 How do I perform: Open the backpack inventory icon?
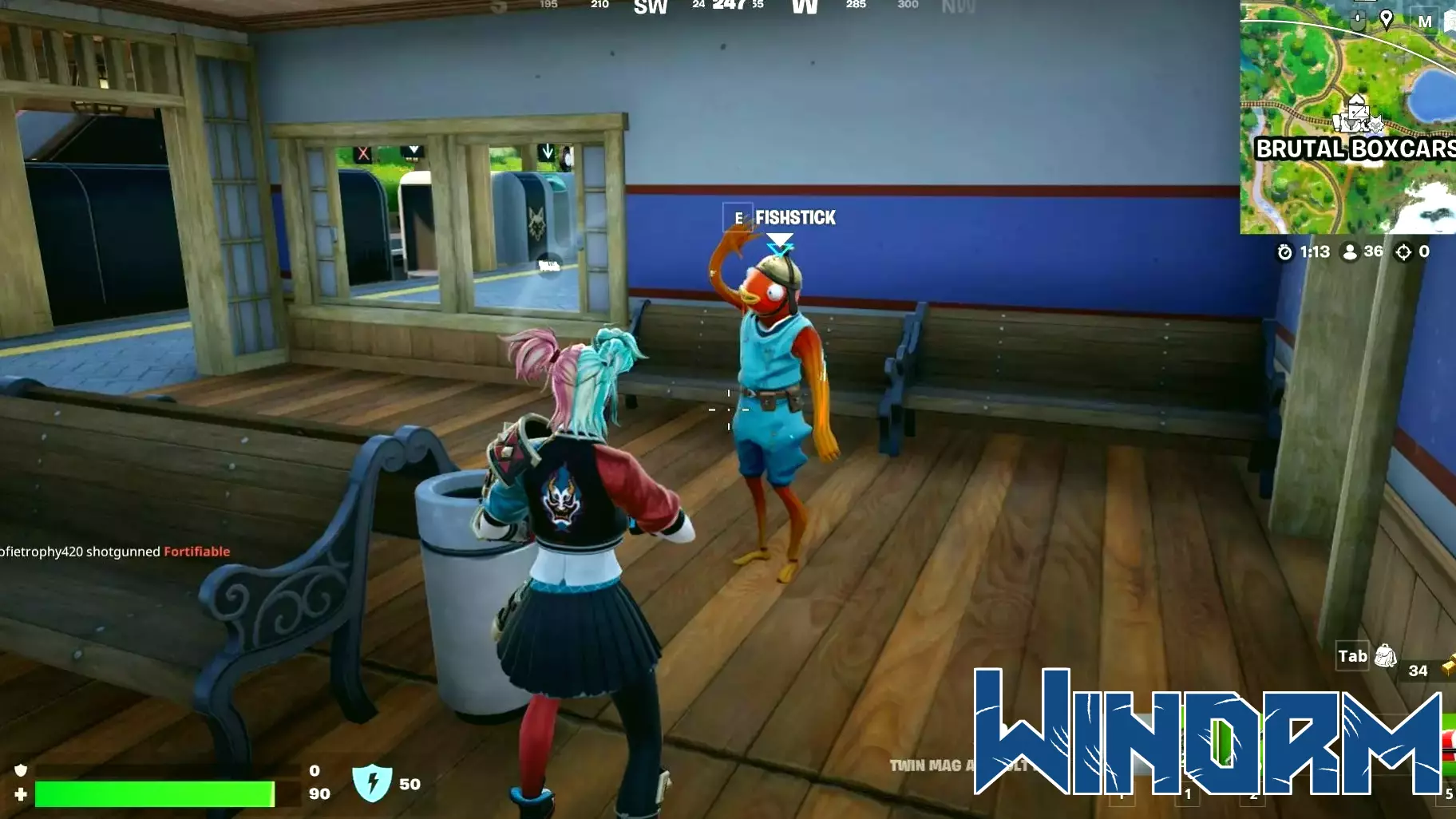(1386, 656)
